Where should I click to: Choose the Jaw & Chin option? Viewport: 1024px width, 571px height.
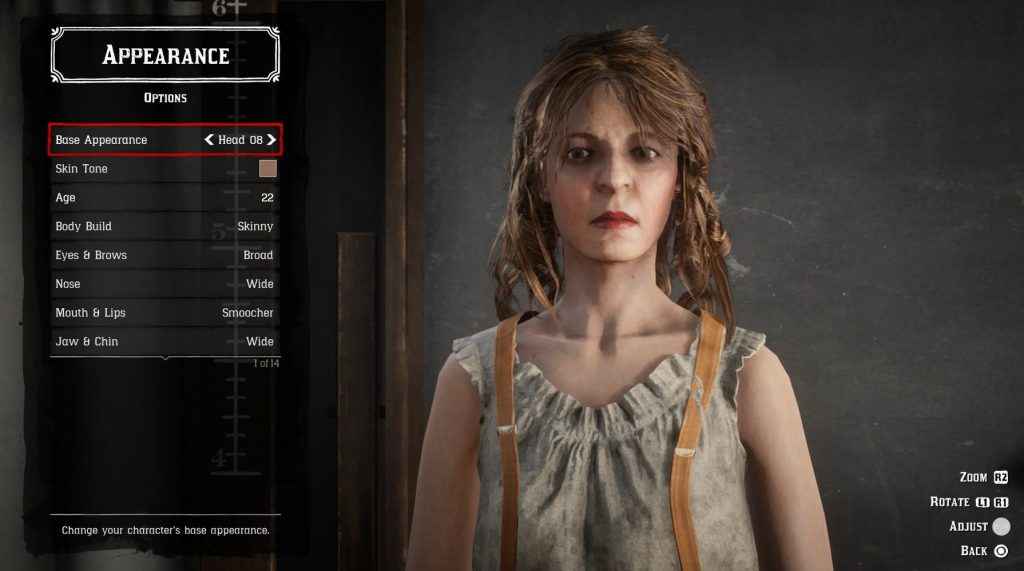[x=165, y=342]
